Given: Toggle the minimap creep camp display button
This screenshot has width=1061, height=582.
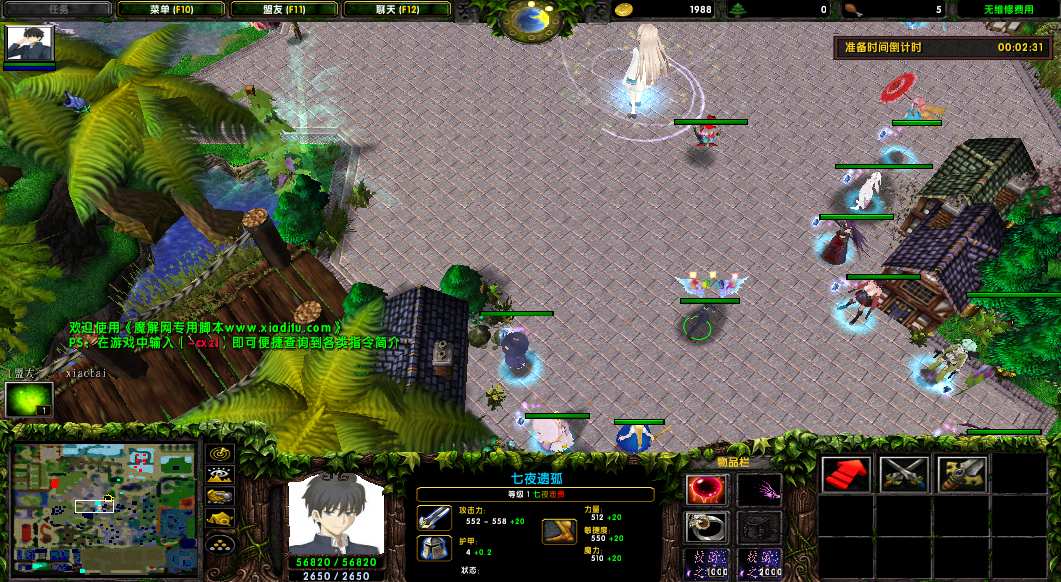Looking at the screenshot, I should click(220, 518).
